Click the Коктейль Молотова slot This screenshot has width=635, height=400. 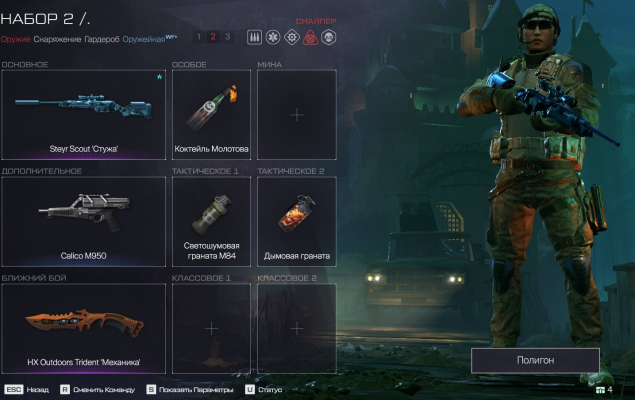pos(211,115)
